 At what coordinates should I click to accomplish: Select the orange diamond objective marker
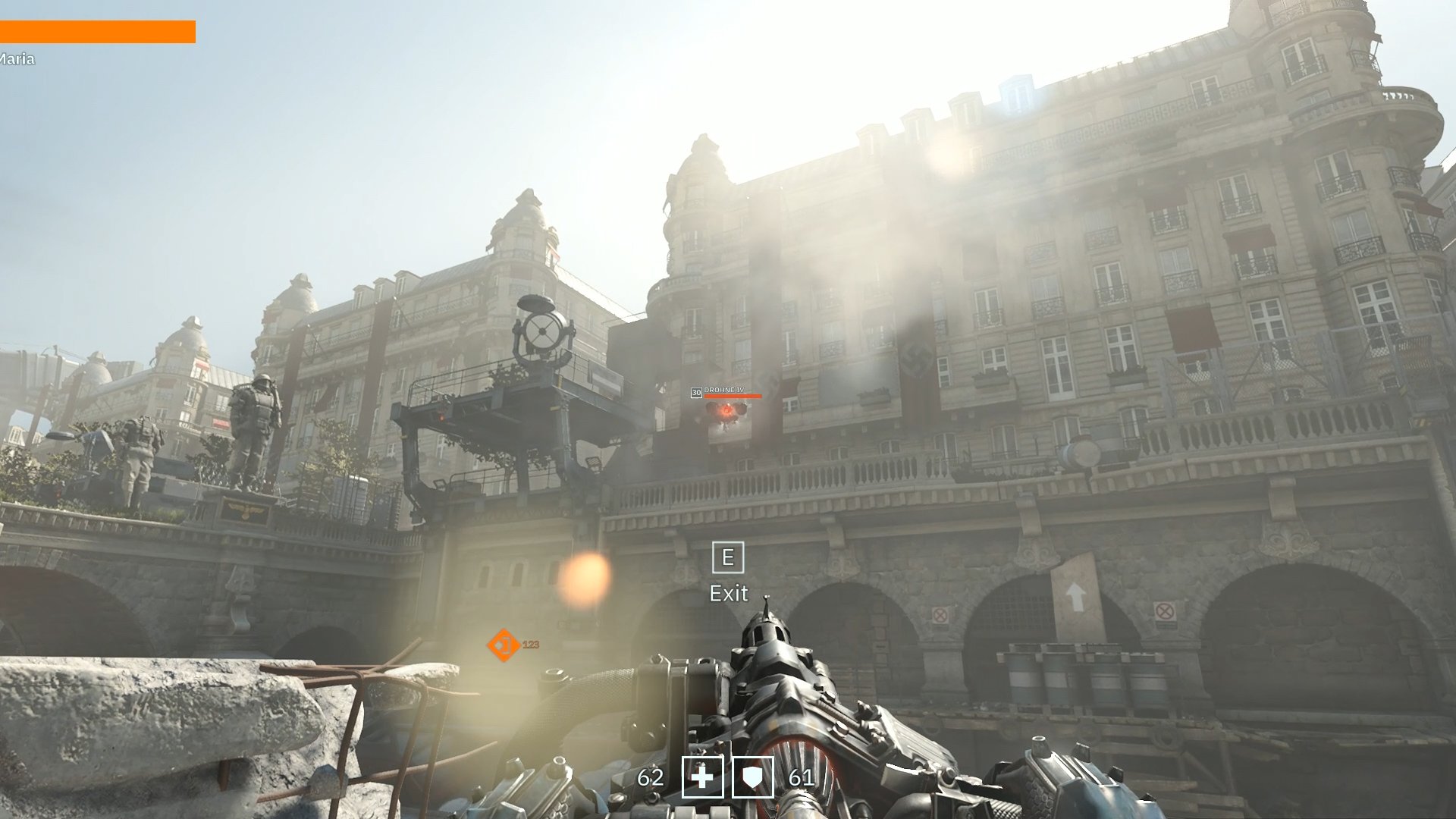click(503, 645)
